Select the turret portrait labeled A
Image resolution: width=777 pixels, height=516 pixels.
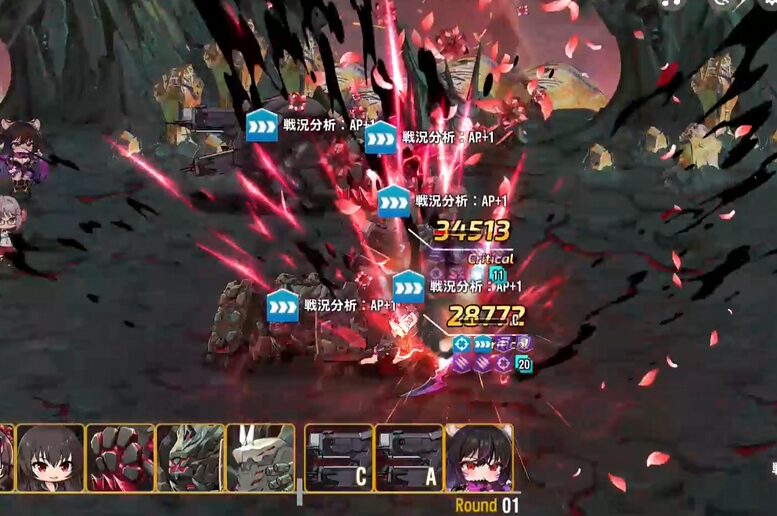click(x=409, y=458)
